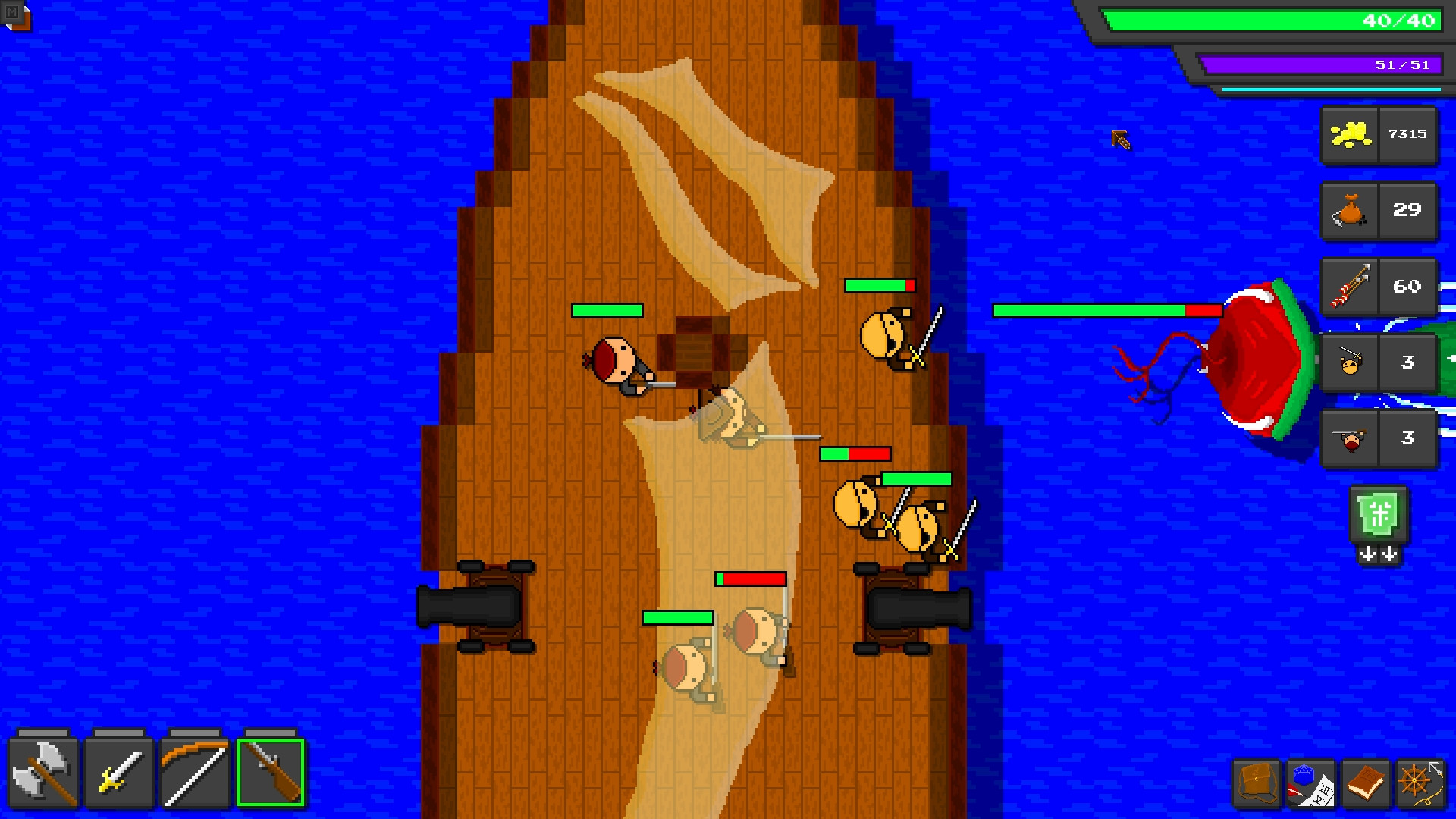Select the golden sword weapon slot
Screen dimensions: 1456x819
pos(118,770)
